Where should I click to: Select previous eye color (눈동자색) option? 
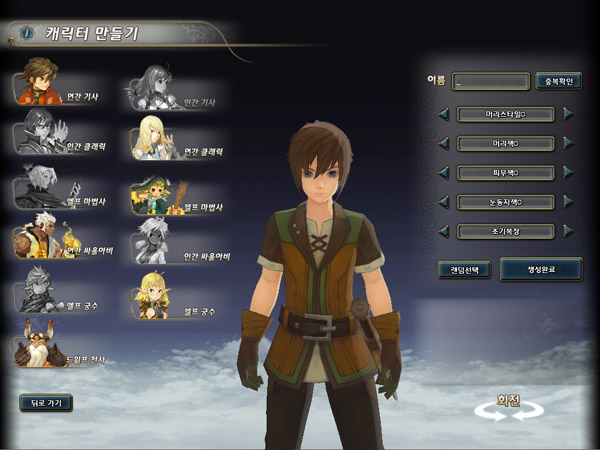[443, 202]
